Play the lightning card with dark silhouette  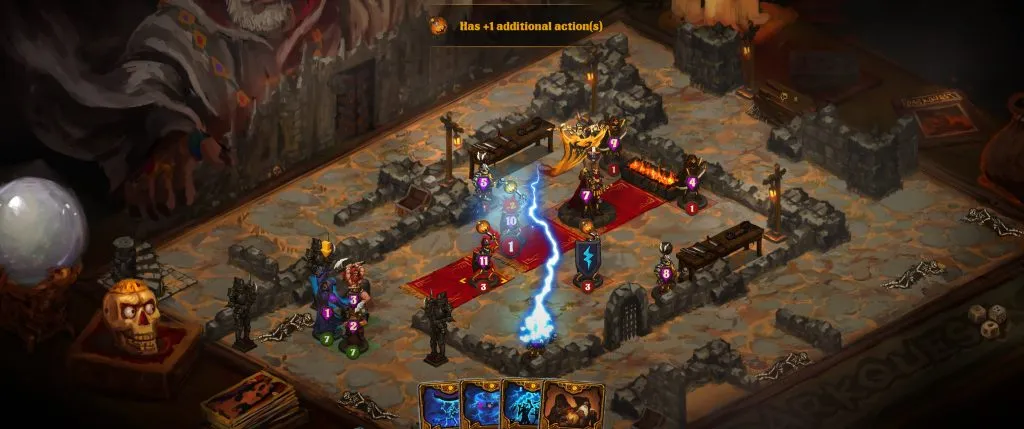(521, 404)
